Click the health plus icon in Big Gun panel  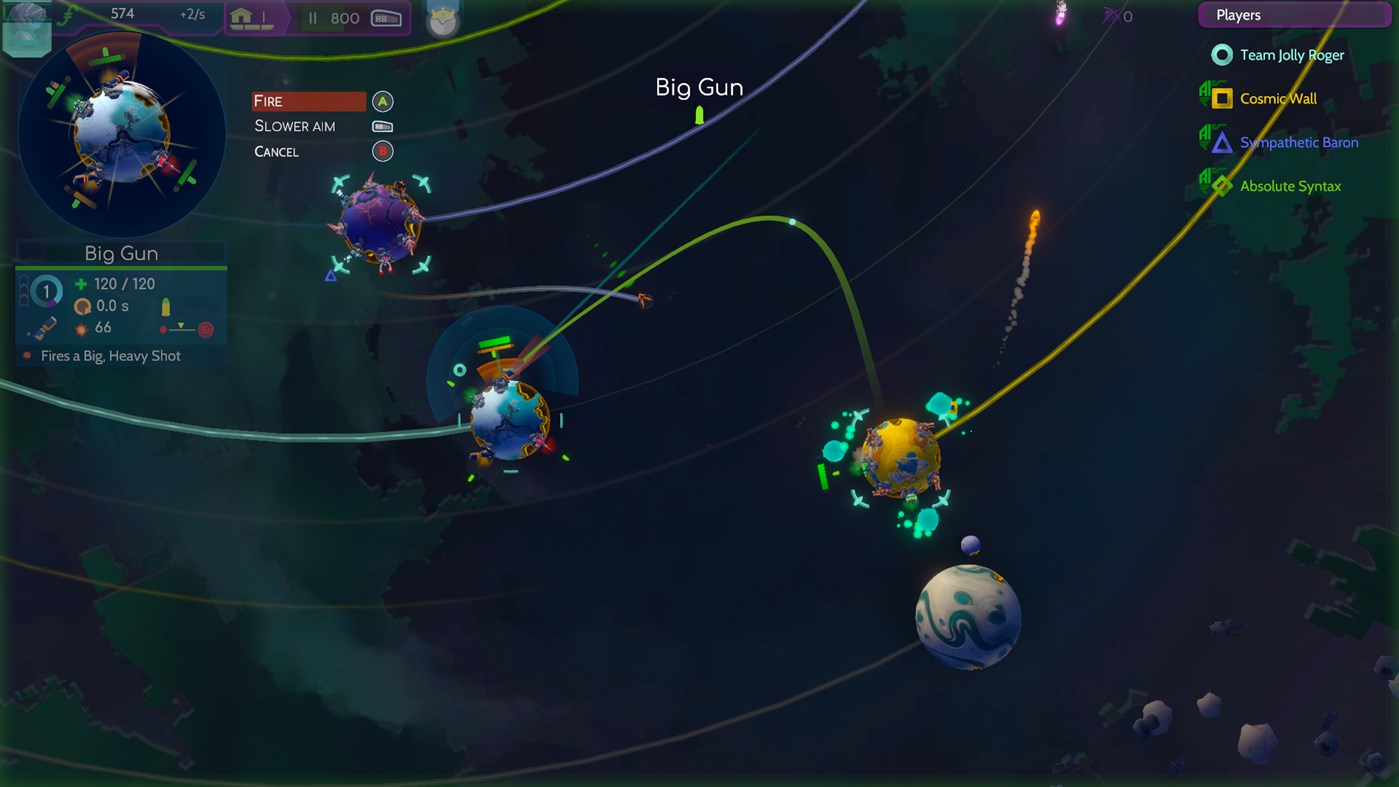click(x=80, y=284)
